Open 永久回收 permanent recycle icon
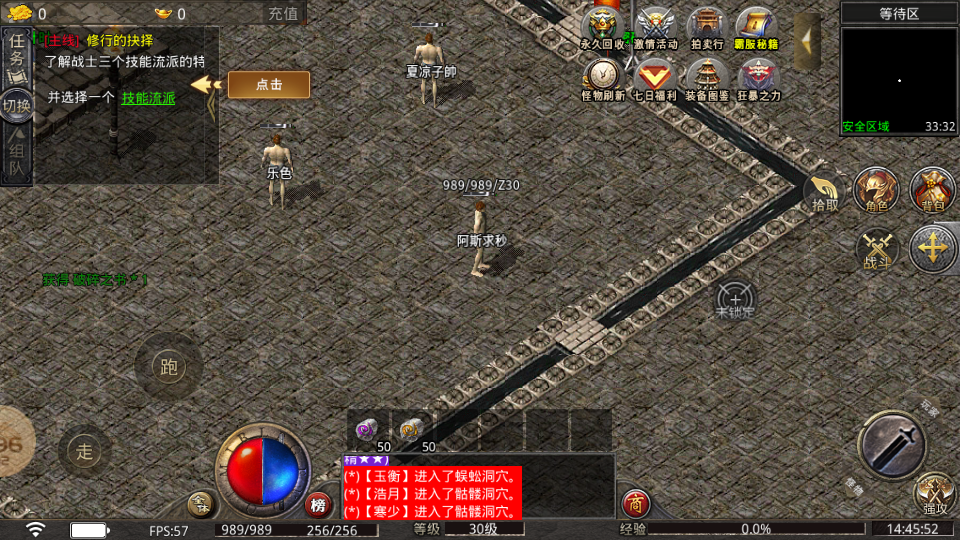Image resolution: width=960 pixels, height=540 pixels. [603, 26]
